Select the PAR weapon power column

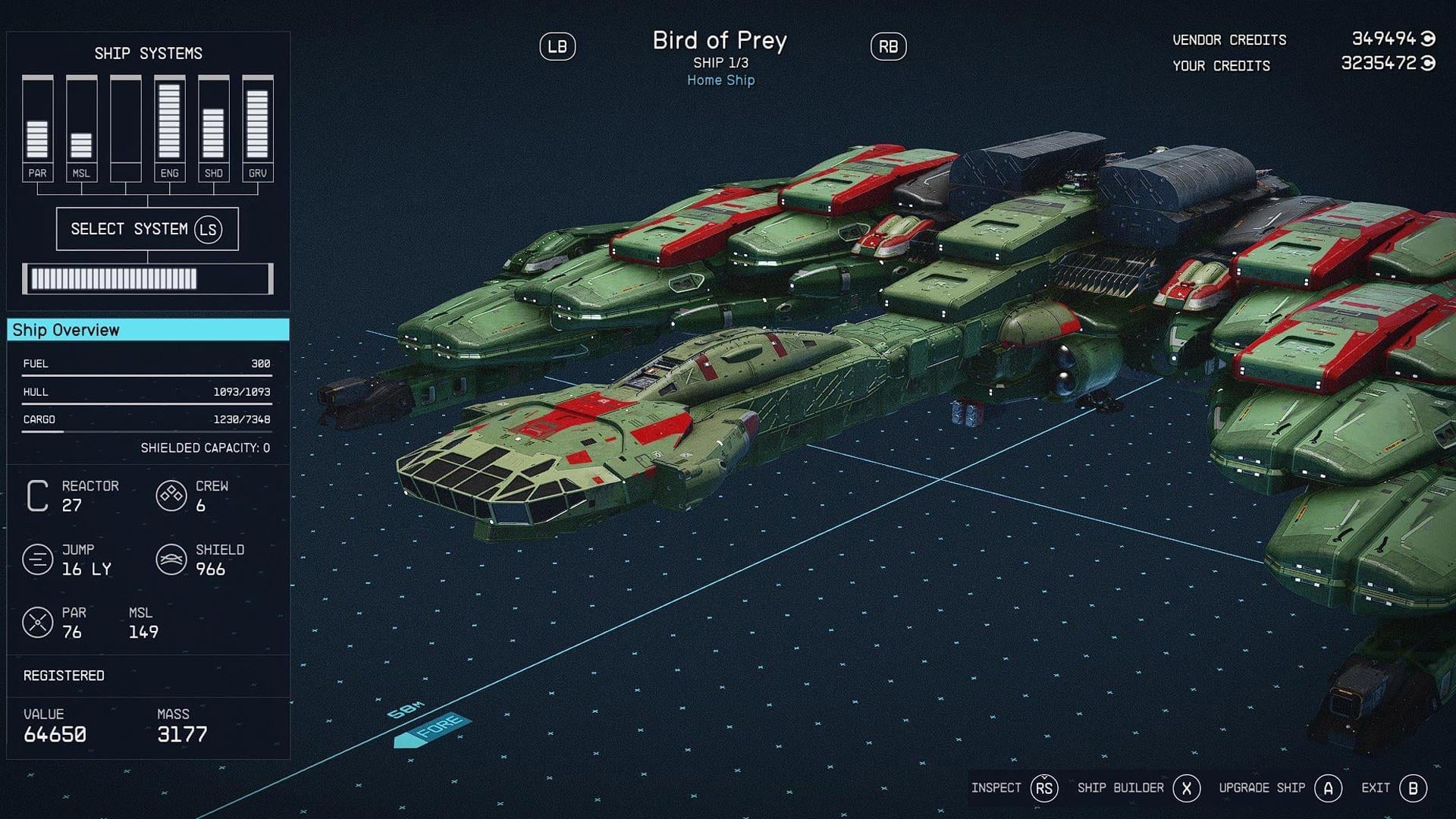point(37,127)
